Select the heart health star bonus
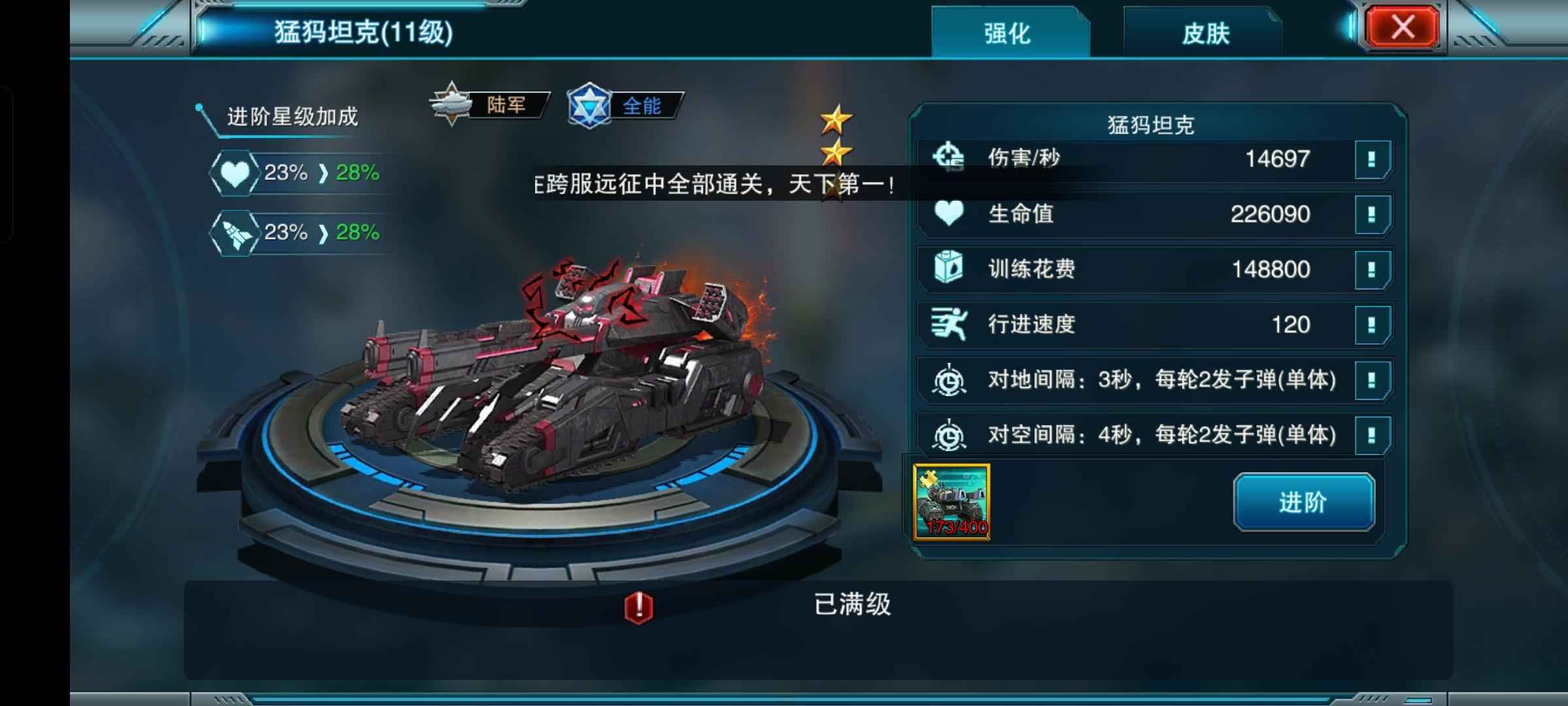Viewport: 1568px width, 706px height. tap(234, 173)
